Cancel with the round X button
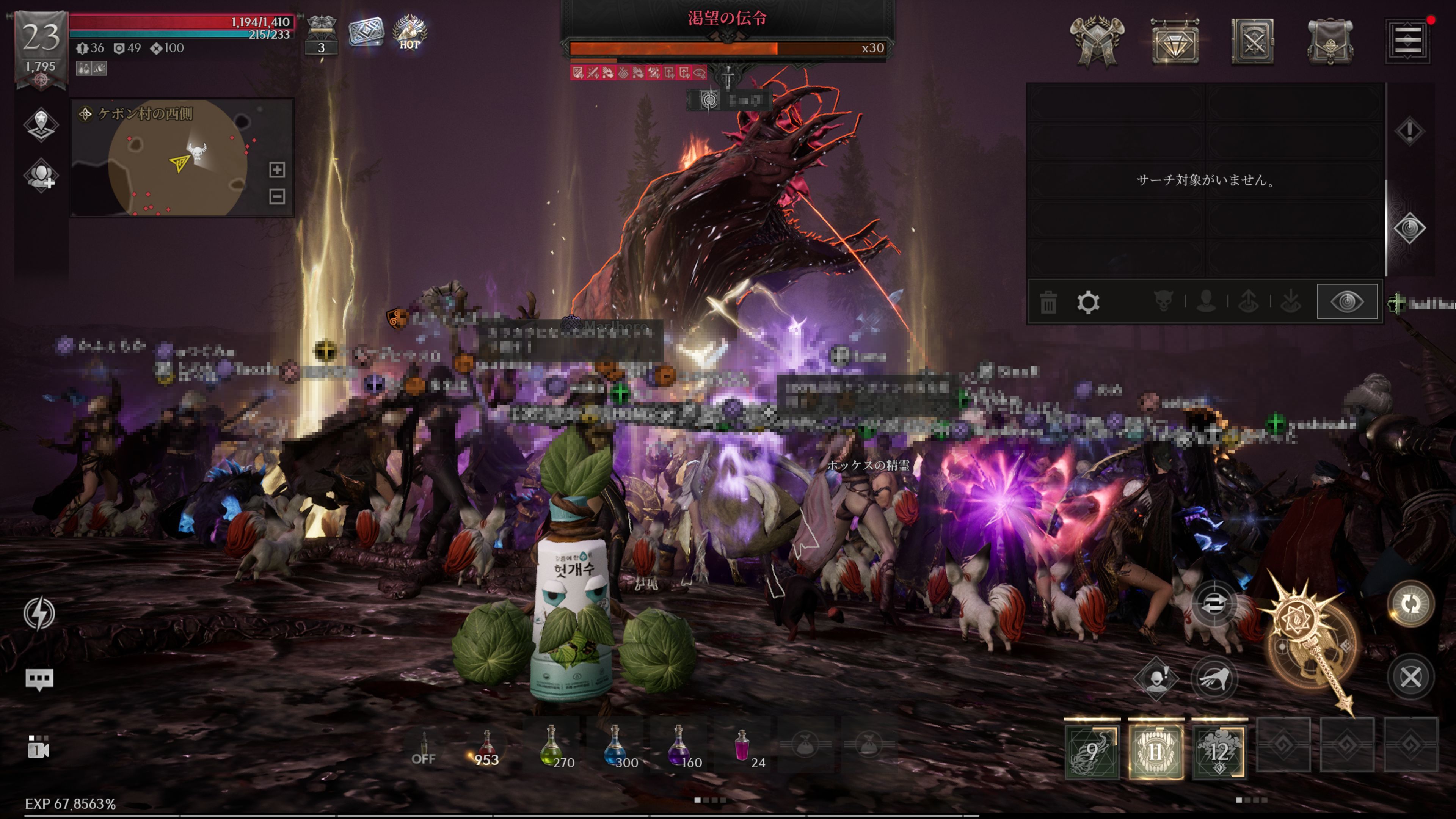The height and width of the screenshot is (819, 1456). pyautogui.click(x=1410, y=677)
